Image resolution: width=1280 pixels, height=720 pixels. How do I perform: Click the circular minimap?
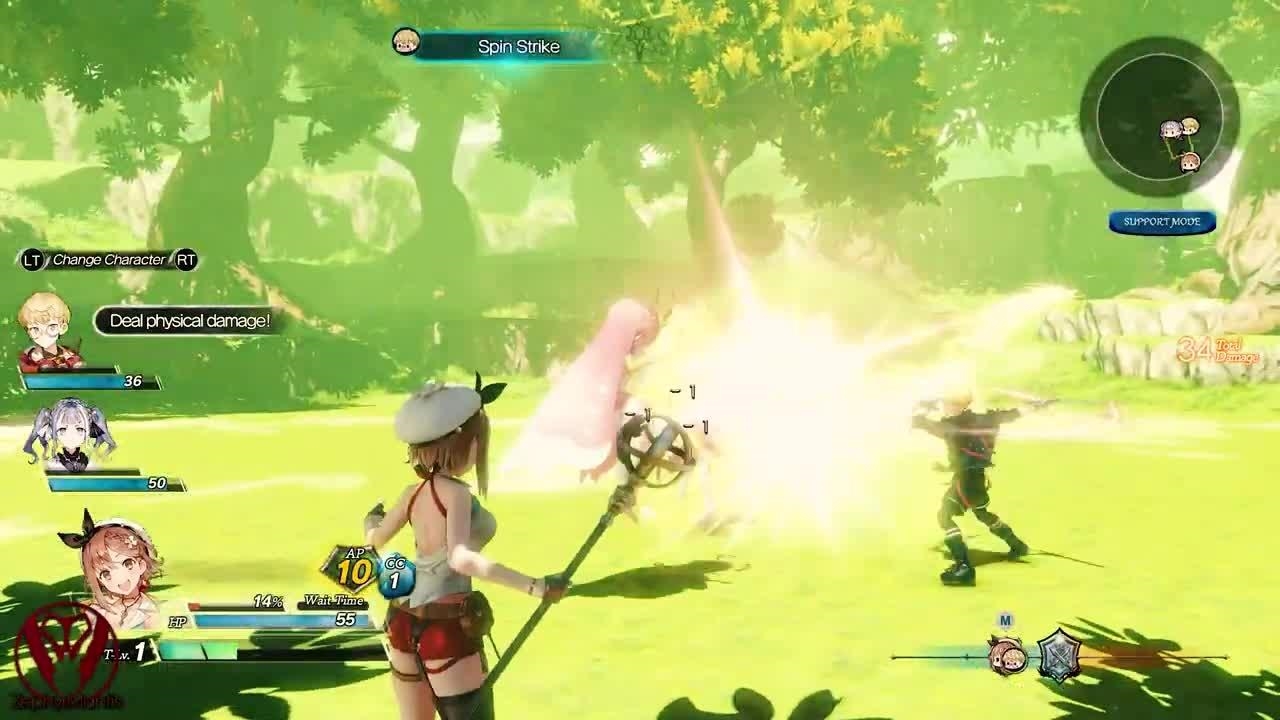tap(1159, 117)
